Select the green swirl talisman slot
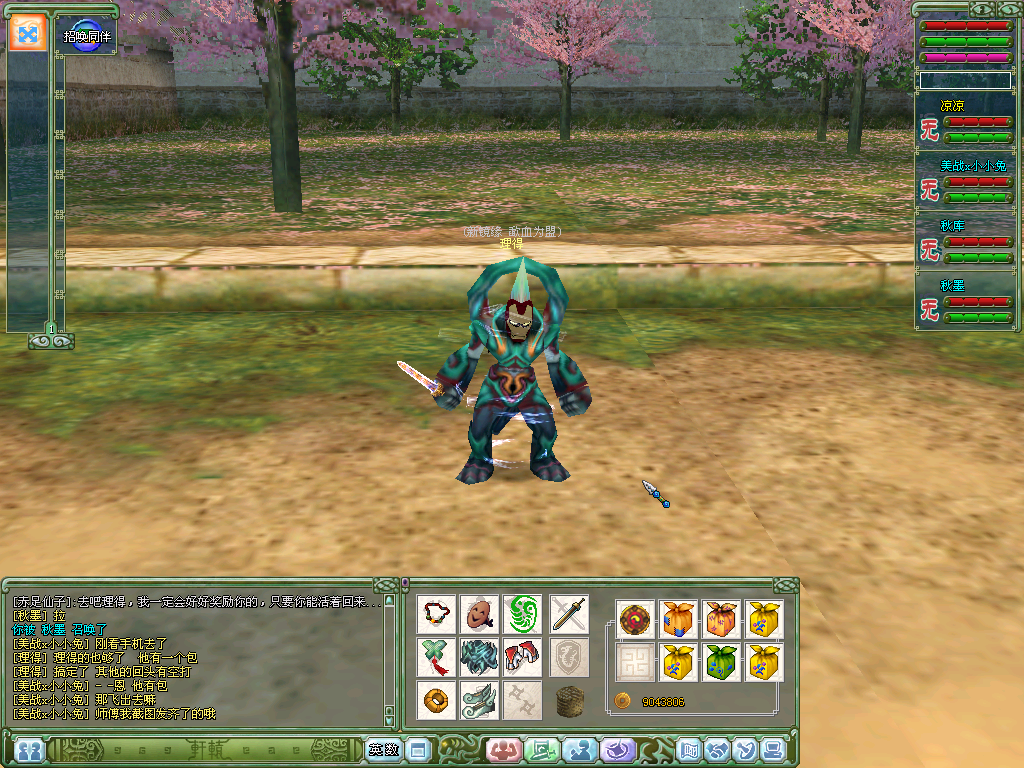Image resolution: width=1024 pixels, height=768 pixels. [522, 613]
